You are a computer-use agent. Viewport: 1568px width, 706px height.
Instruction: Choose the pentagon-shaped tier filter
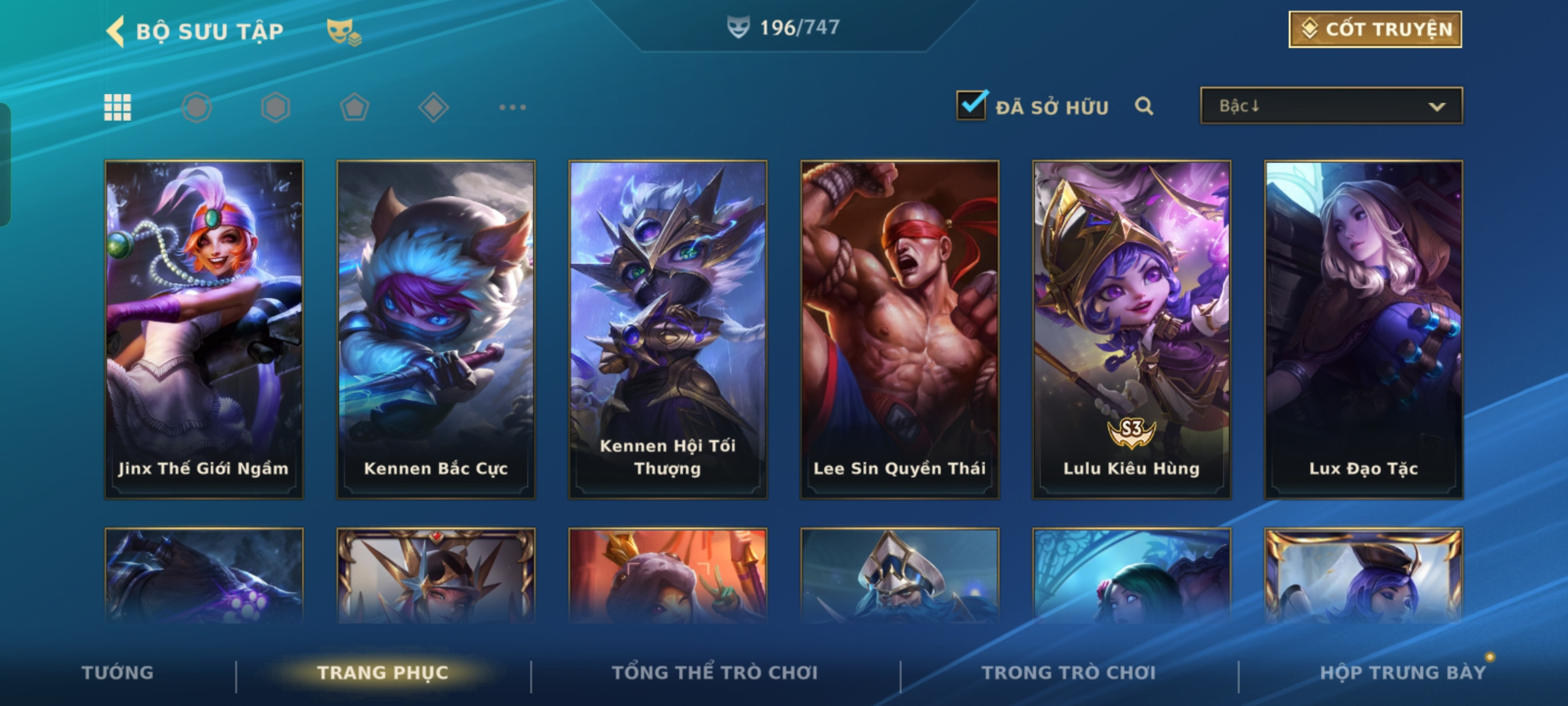pyautogui.click(x=354, y=107)
